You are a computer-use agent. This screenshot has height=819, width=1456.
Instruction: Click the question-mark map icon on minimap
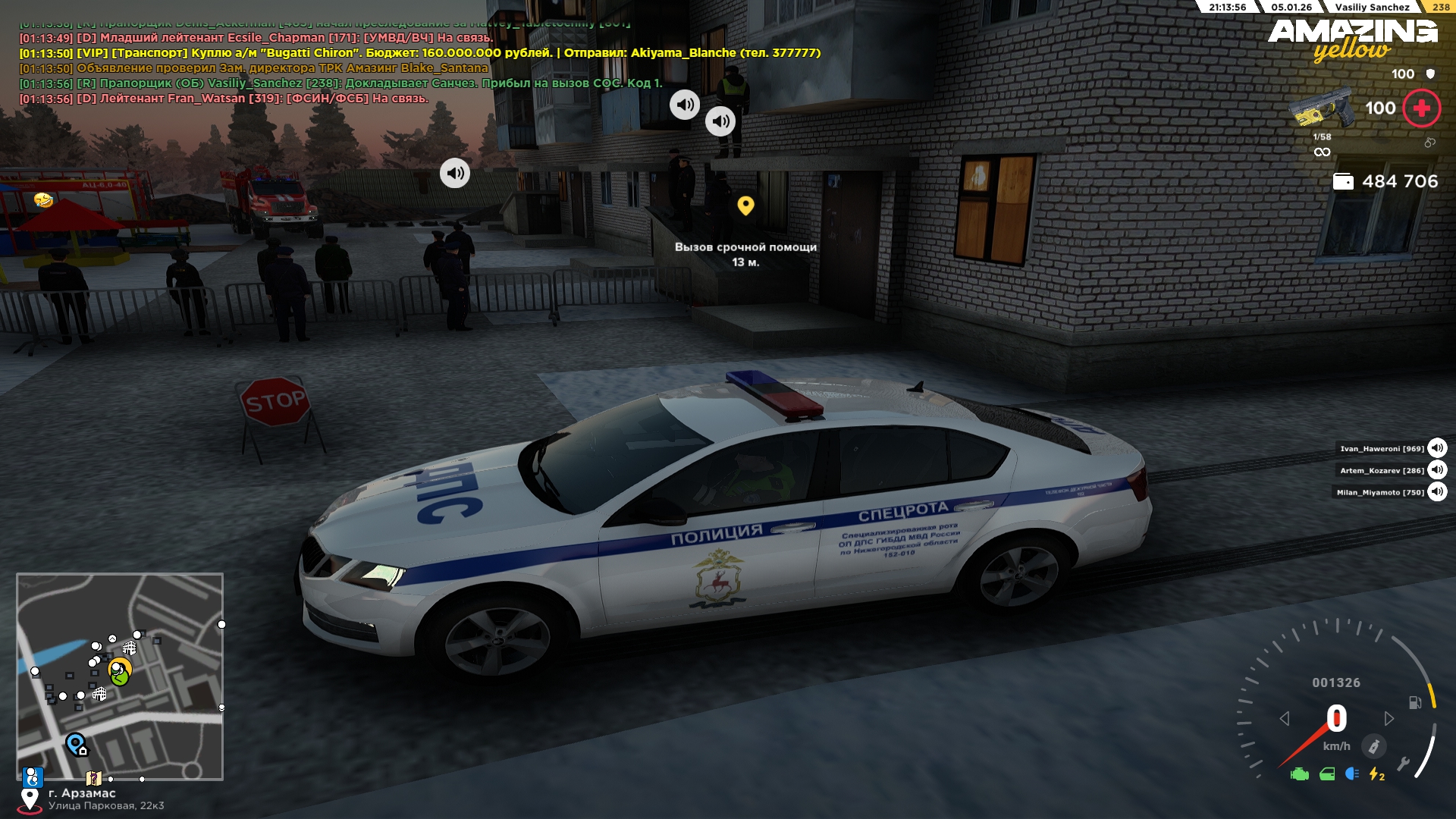coord(93,778)
